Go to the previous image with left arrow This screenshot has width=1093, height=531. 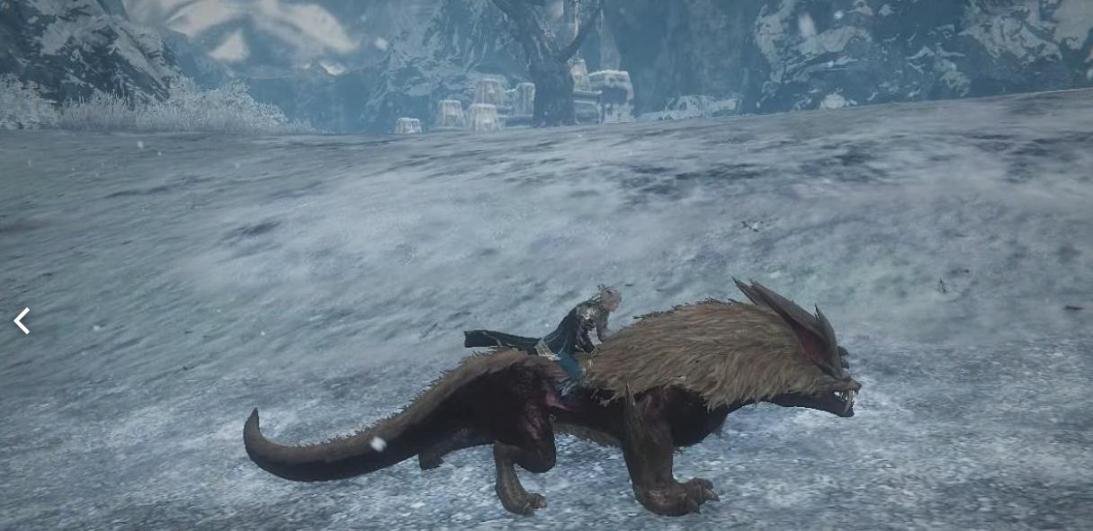(22, 321)
